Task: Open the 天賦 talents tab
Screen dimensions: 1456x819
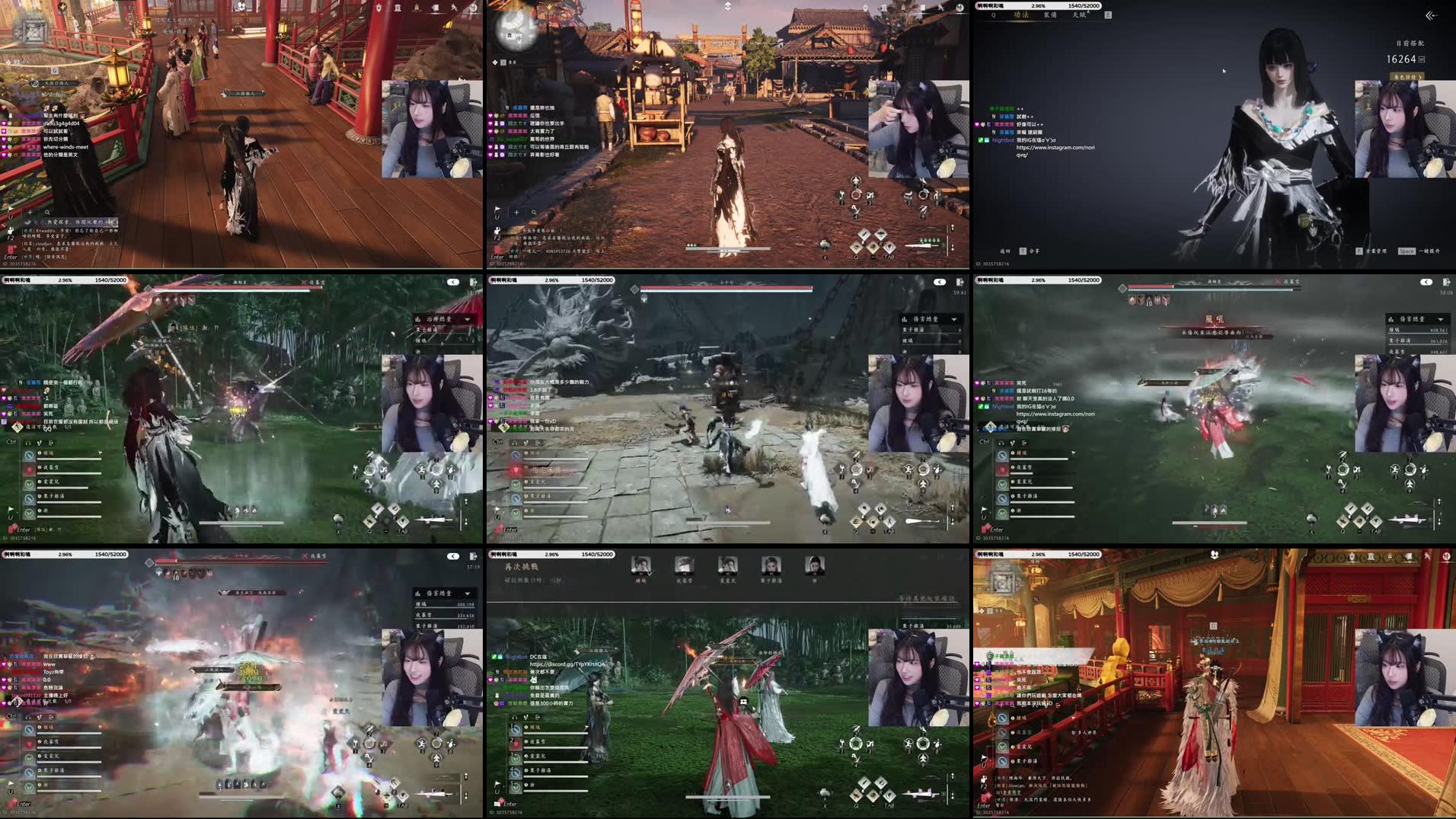Action: 1079,14
